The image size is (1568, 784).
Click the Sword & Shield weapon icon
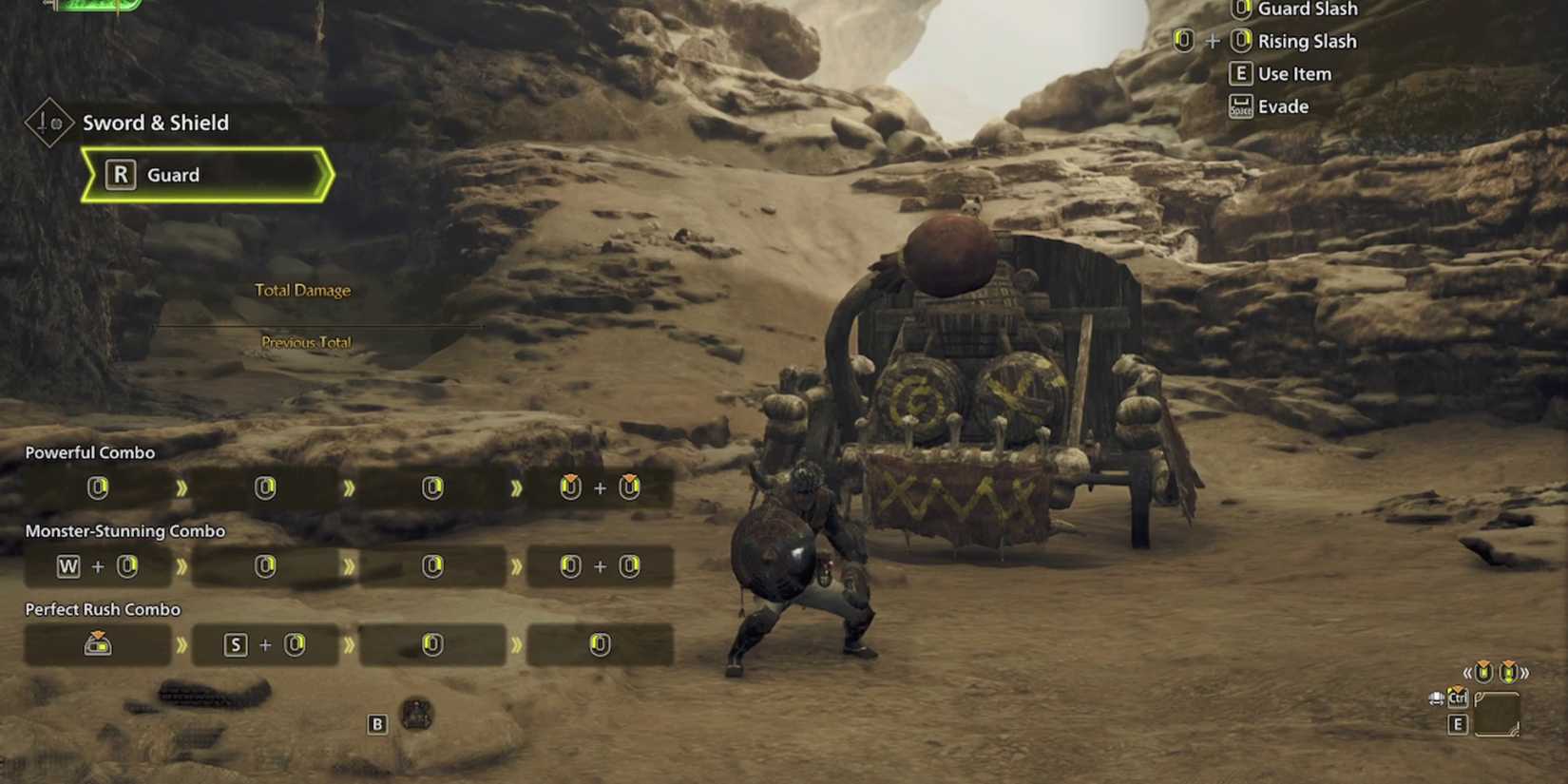(x=51, y=123)
